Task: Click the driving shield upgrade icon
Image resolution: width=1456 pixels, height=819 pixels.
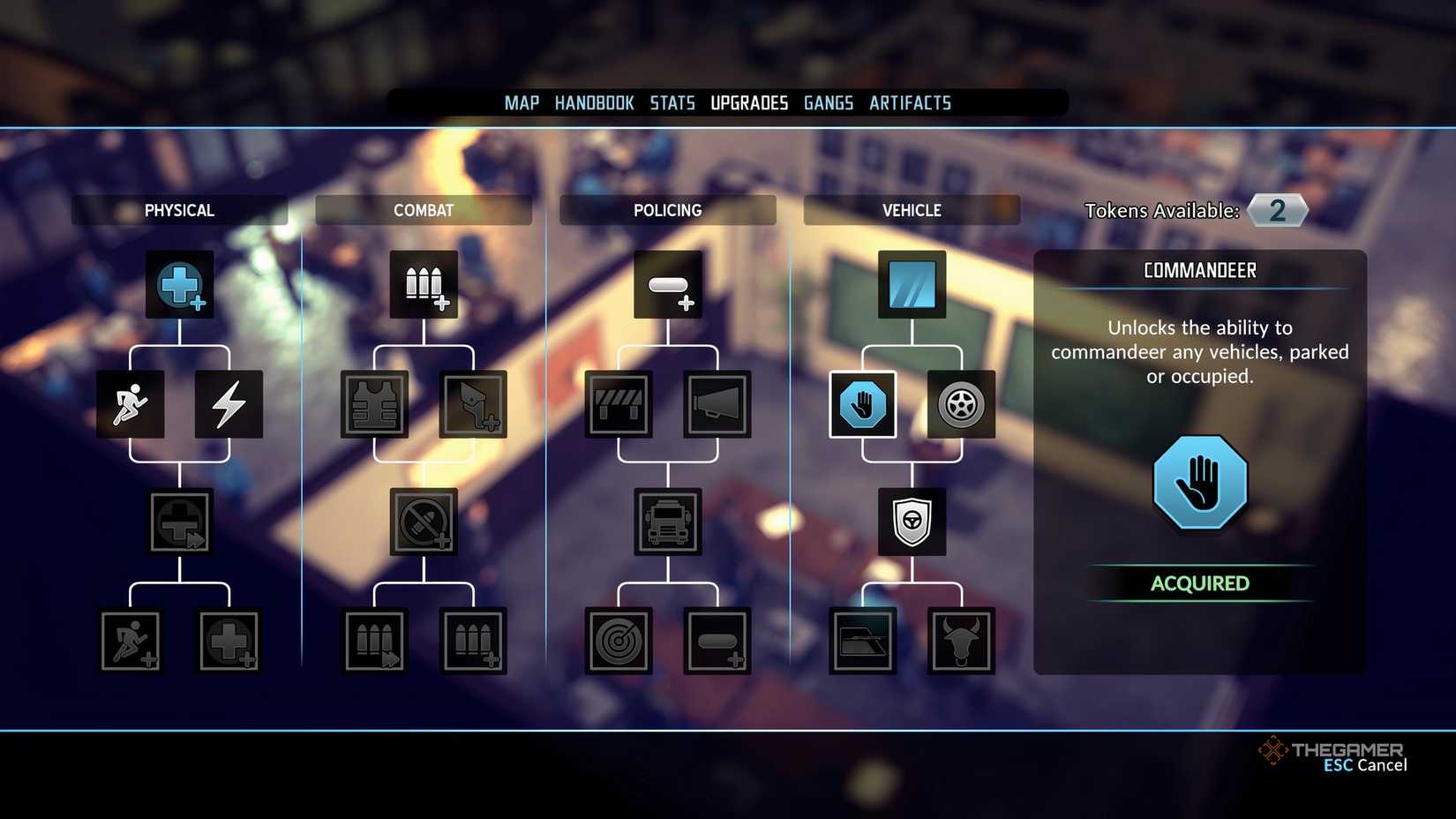Action: [912, 522]
